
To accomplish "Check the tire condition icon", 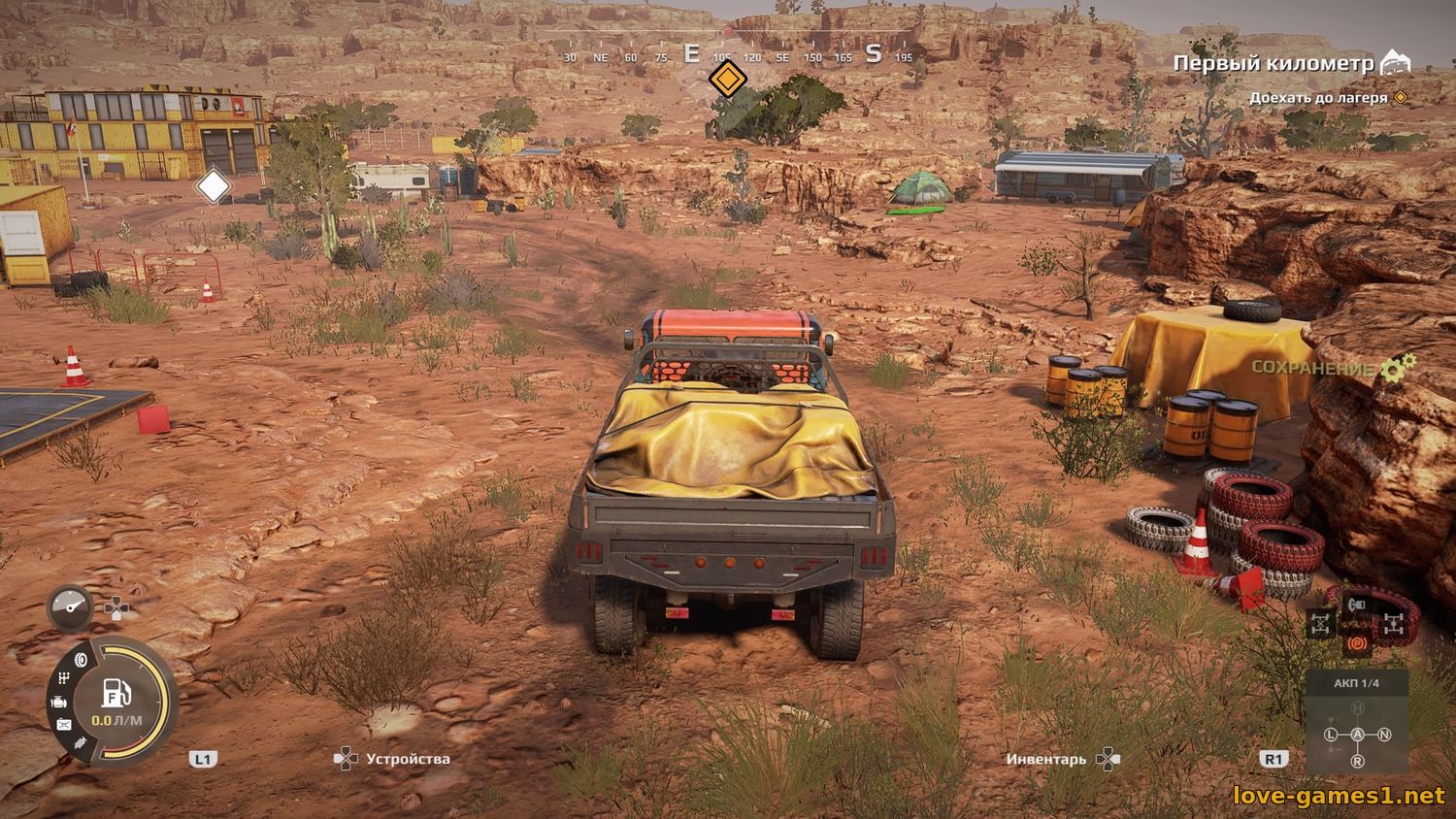I will 82,661.
